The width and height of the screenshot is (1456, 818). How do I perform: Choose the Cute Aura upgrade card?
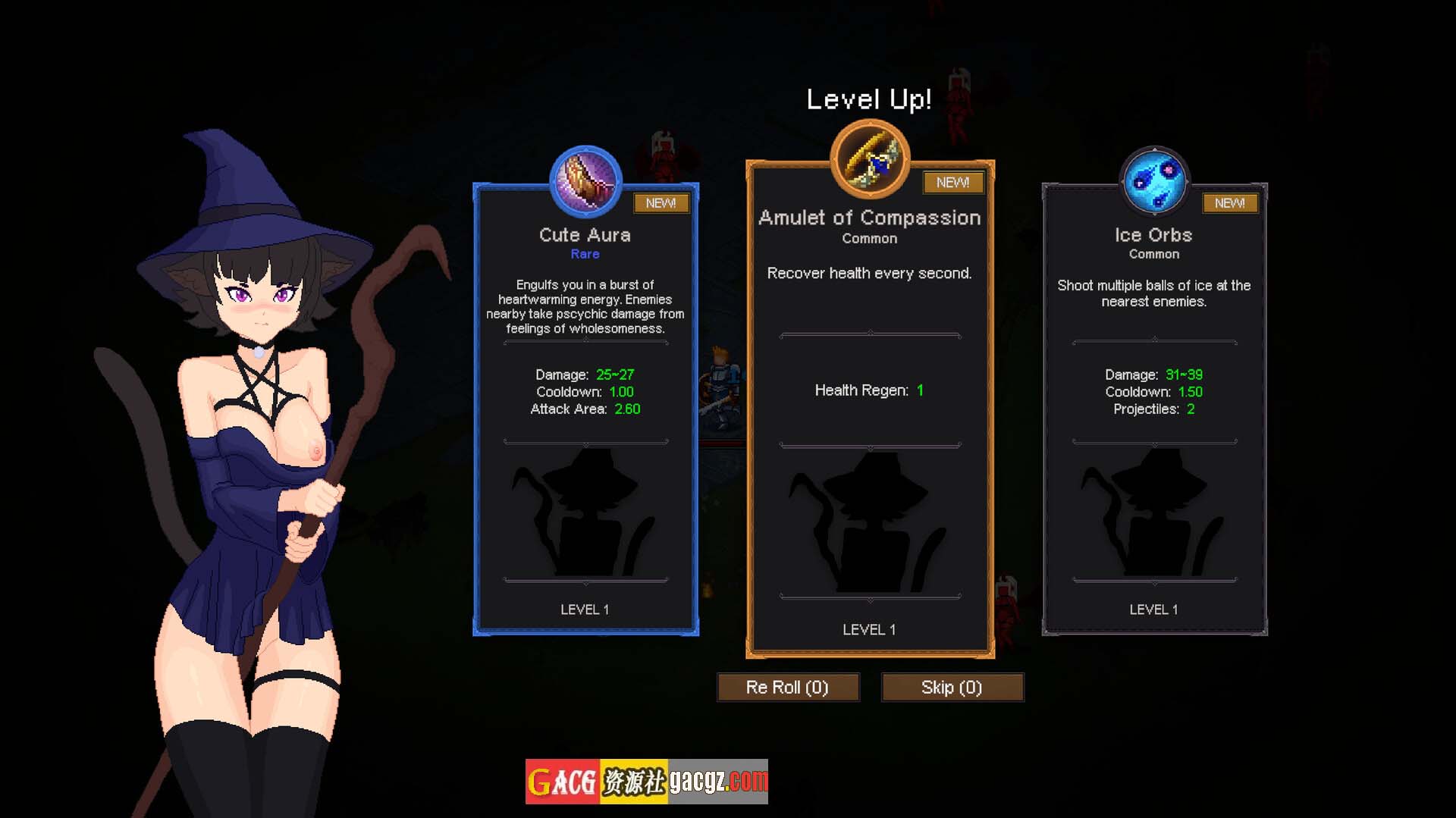pos(585,409)
